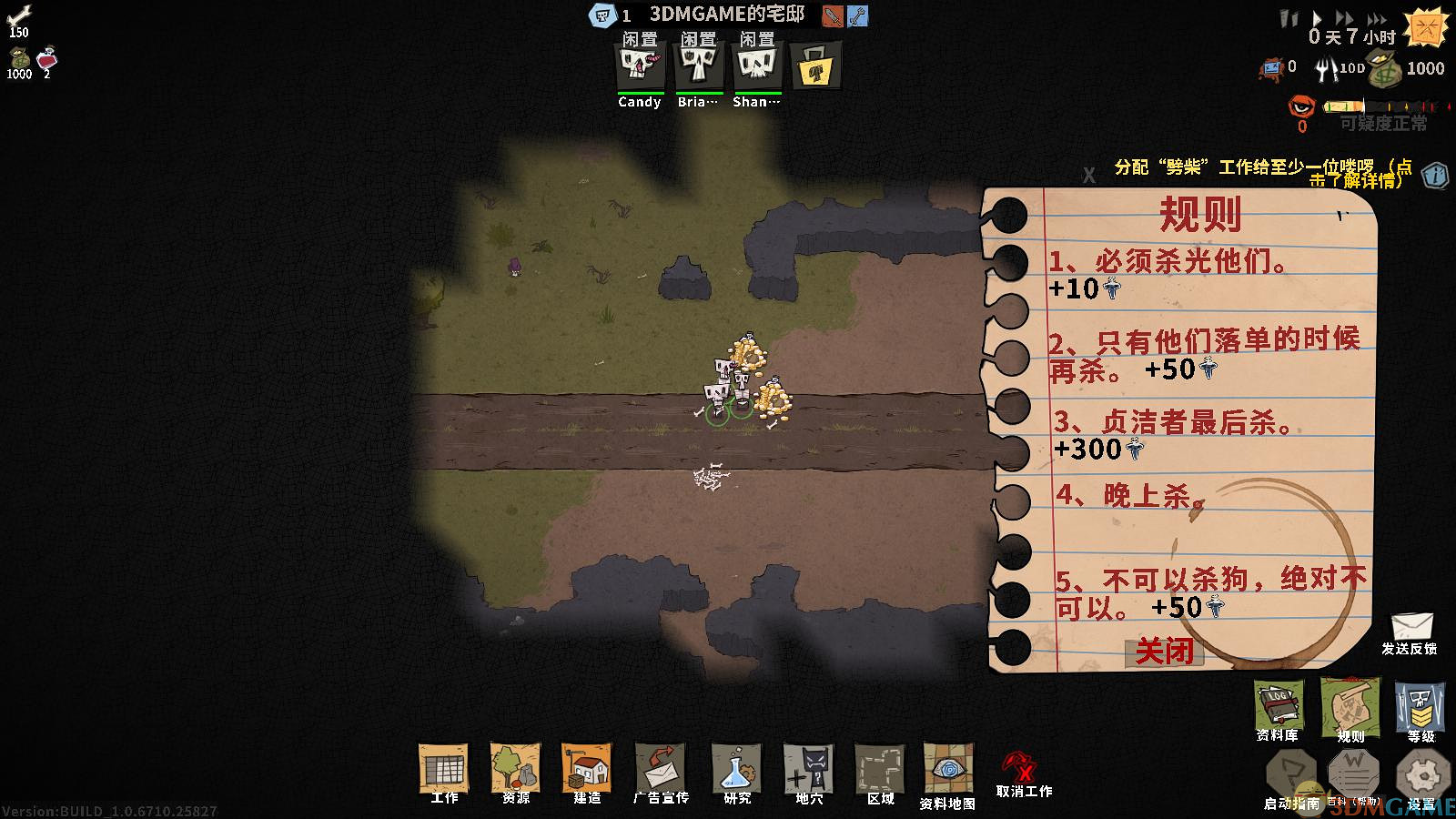1456x819 pixels.
Task: Select Candy's skull portrait
Action: tap(639, 67)
